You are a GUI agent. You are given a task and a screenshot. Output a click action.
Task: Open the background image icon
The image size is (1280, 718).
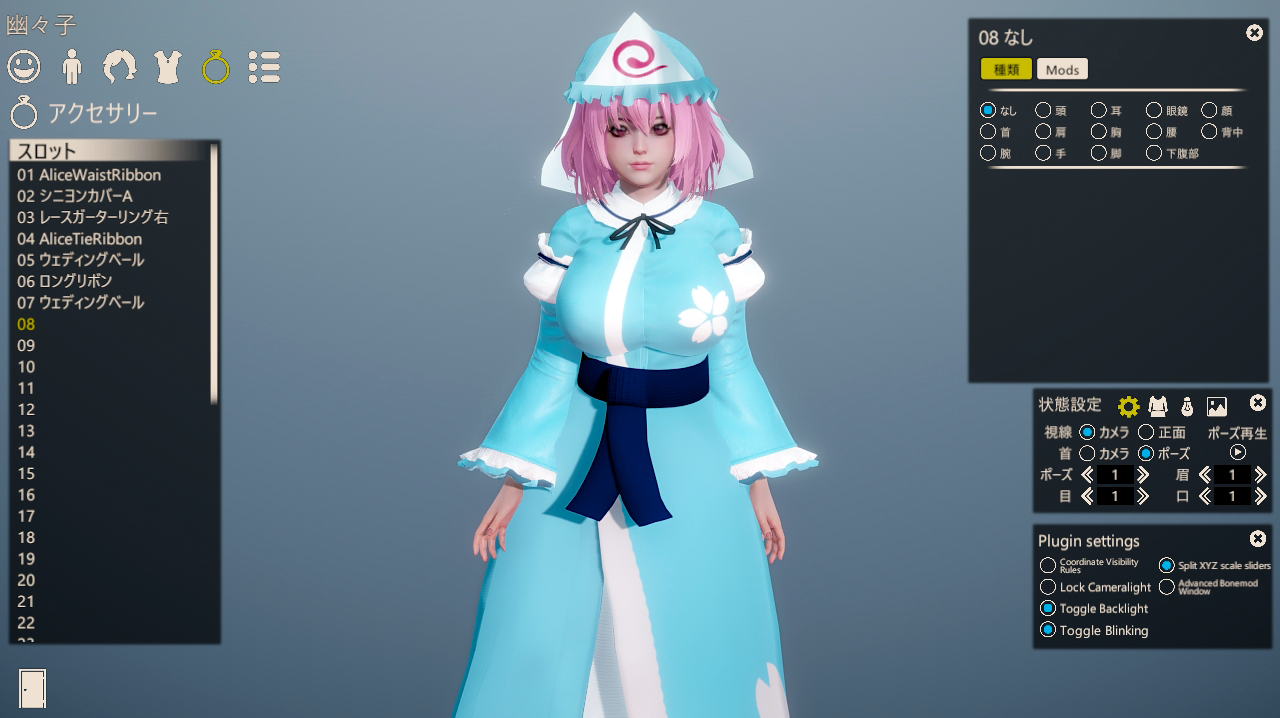tap(1216, 406)
